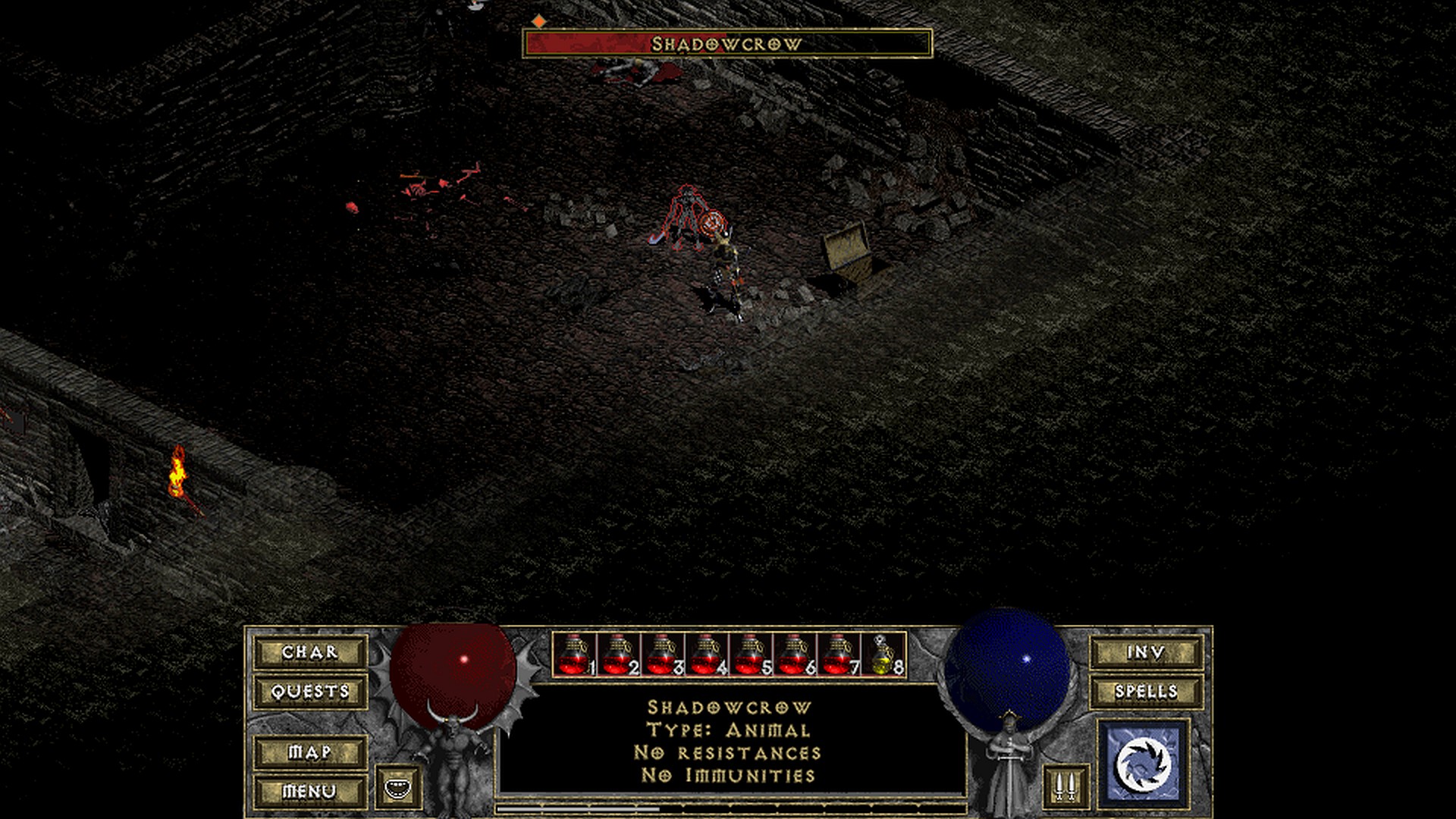Open the SPELLS book
Screen dimensions: 1456x819
(1146, 692)
